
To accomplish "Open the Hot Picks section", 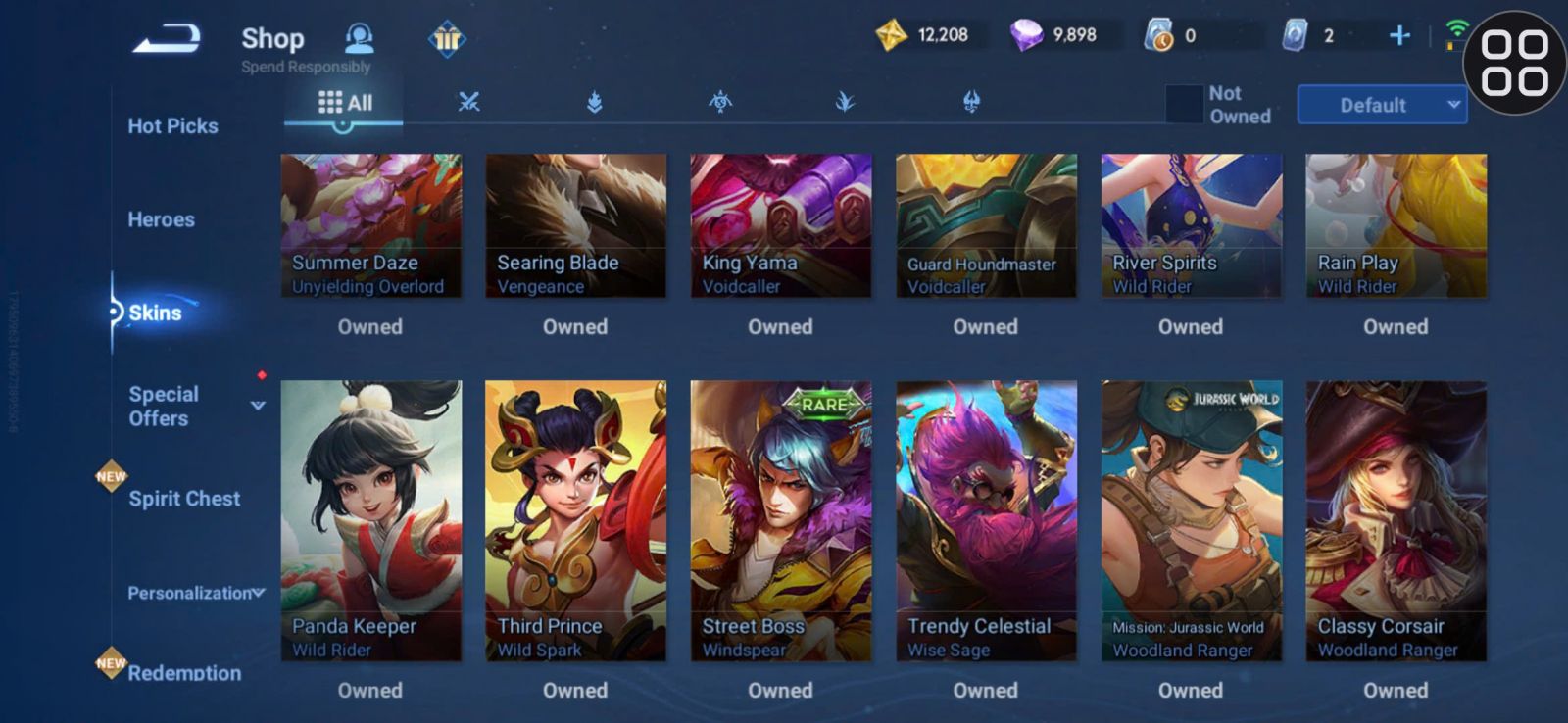I will click(x=172, y=126).
